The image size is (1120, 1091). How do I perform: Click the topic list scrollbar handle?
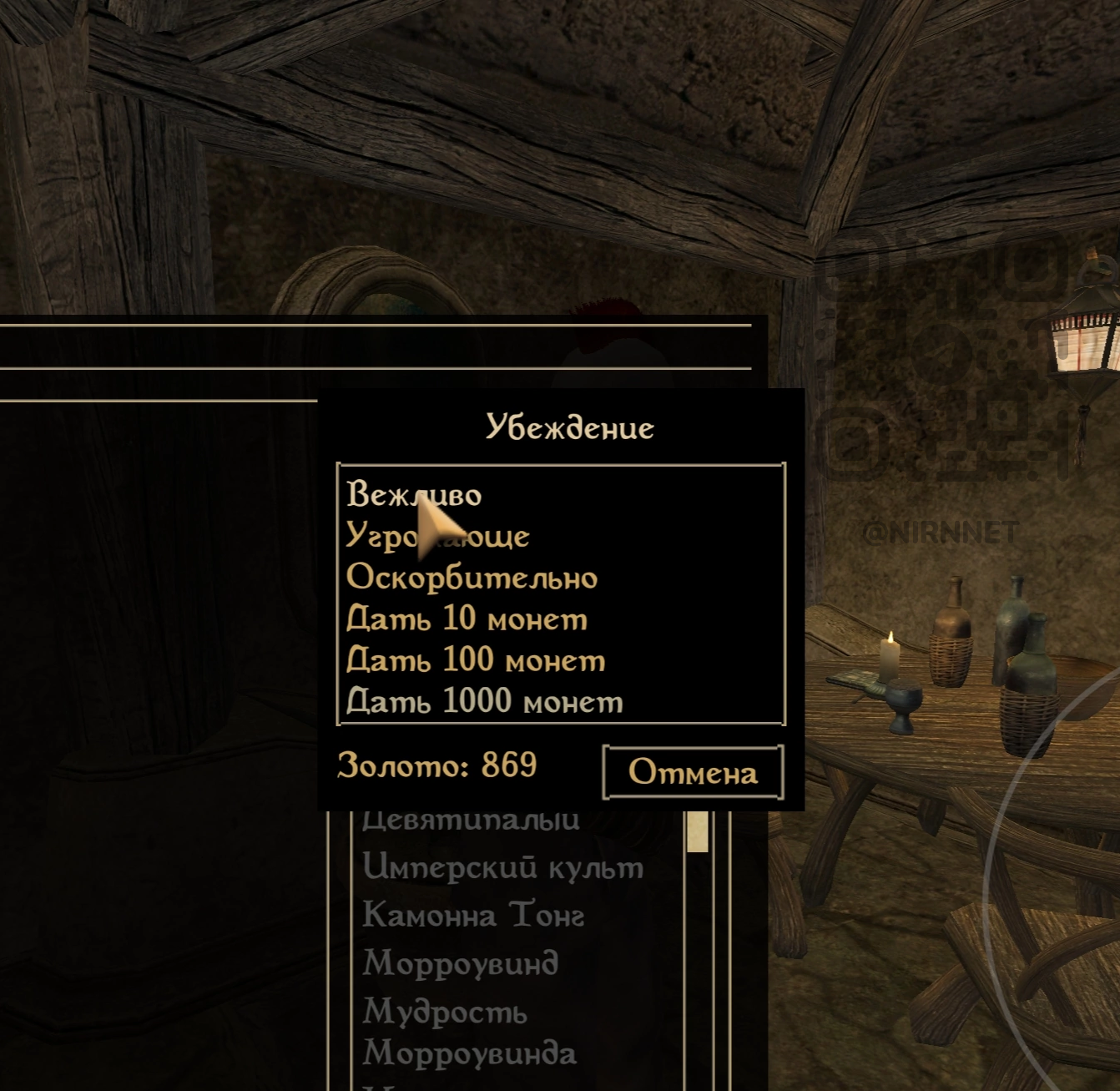point(698,831)
